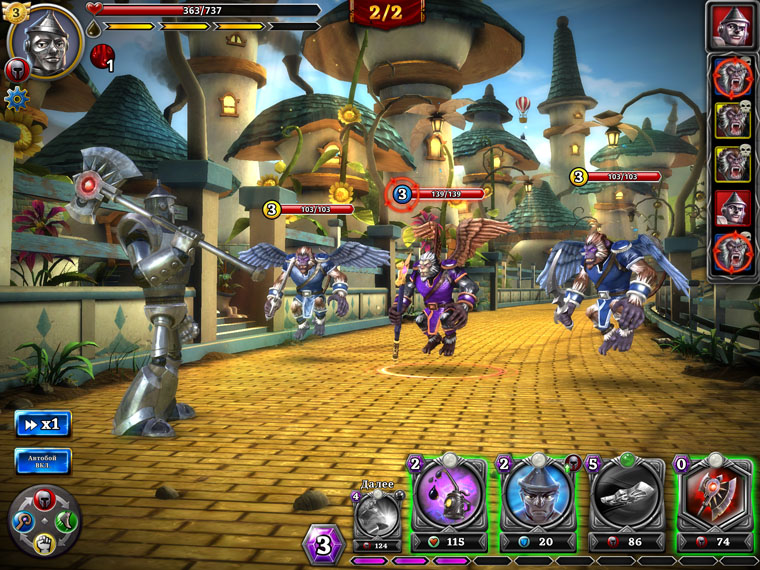Select the top Tin Man turn-order portrait
Viewport: 760px width, 570px height.
(x=733, y=26)
